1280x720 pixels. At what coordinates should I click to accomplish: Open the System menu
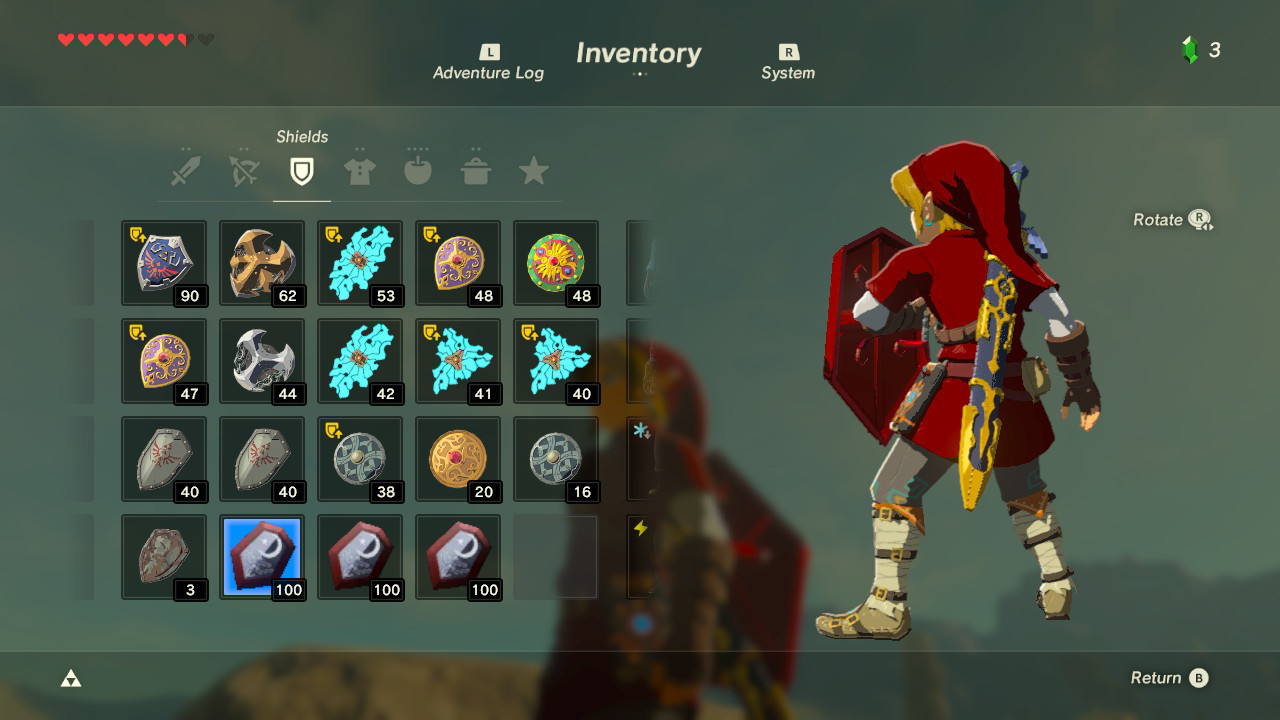(788, 62)
